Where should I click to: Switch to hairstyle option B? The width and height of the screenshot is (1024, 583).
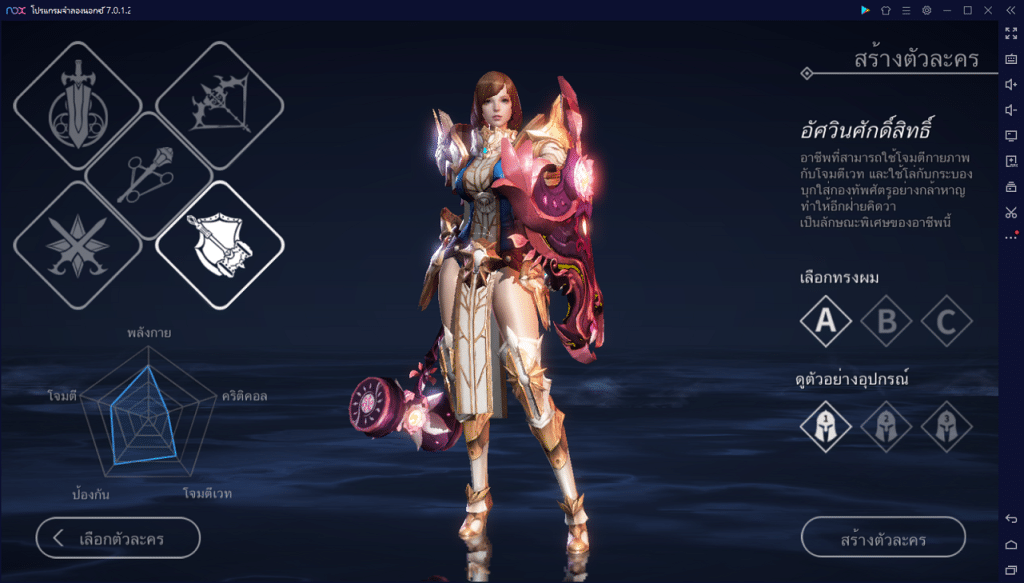point(887,321)
